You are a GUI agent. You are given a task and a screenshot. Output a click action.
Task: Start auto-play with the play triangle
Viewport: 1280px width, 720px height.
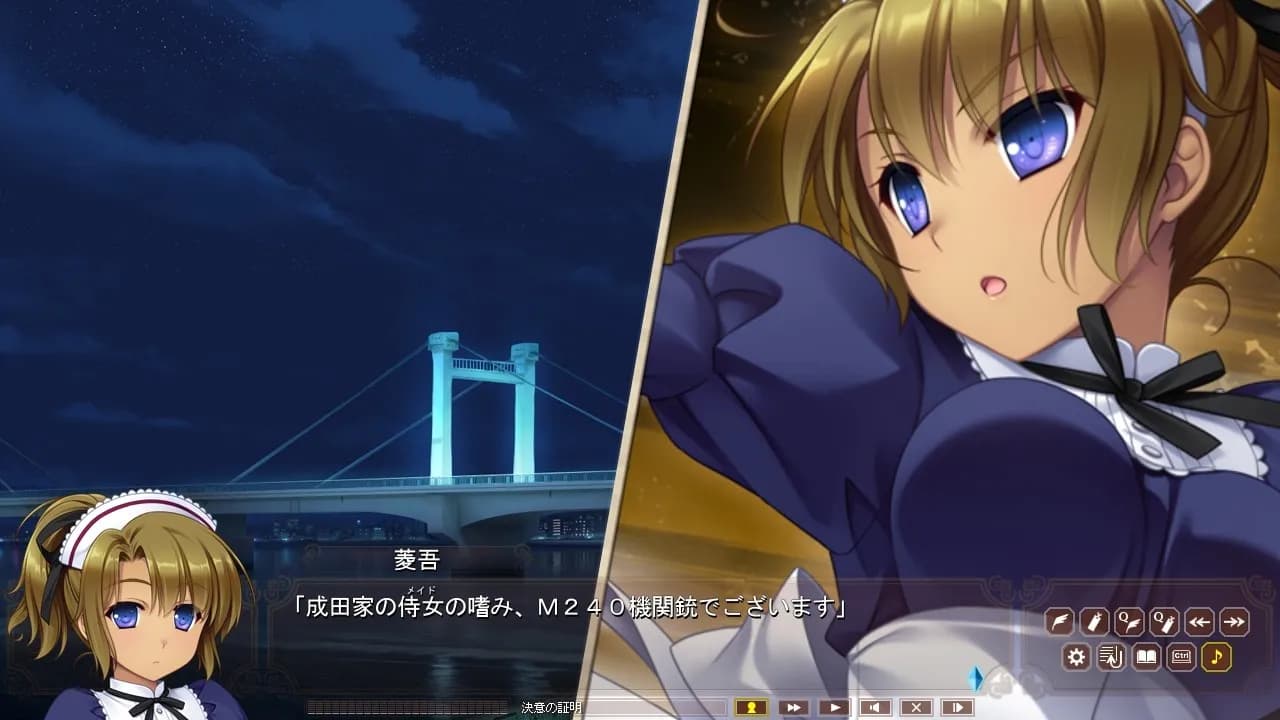point(833,707)
